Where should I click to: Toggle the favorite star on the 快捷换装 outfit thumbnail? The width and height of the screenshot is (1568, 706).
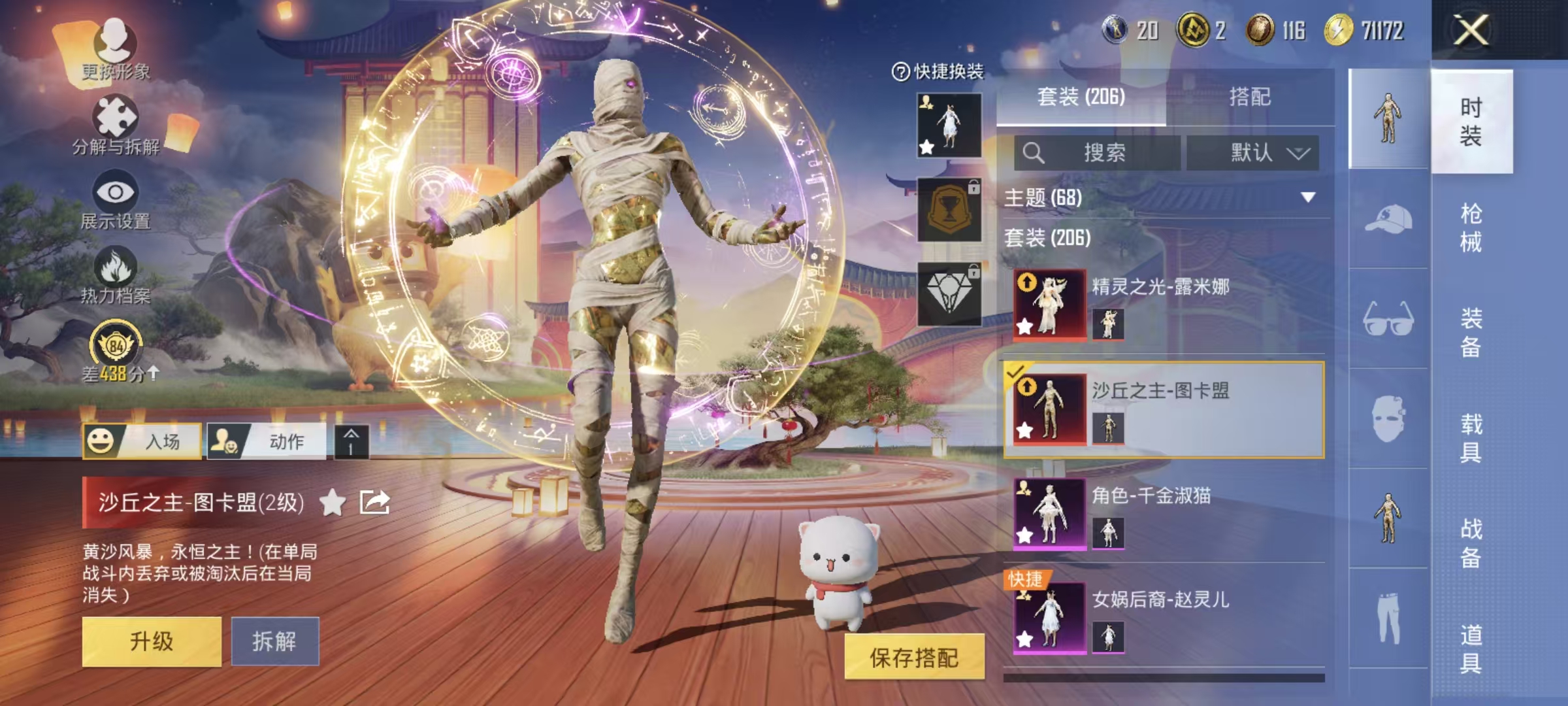click(926, 147)
